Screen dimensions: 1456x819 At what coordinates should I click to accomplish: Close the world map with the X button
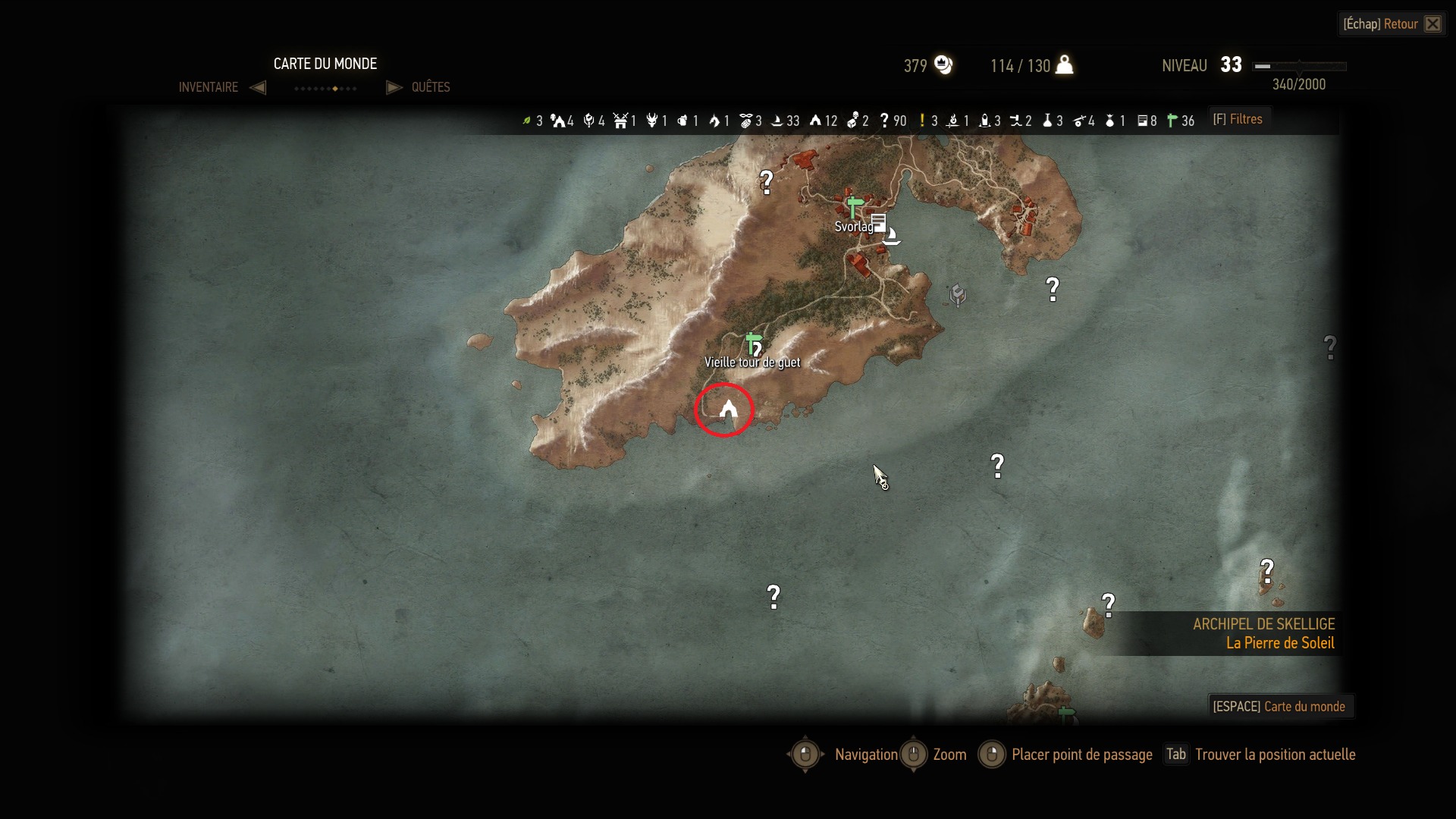pyautogui.click(x=1432, y=24)
